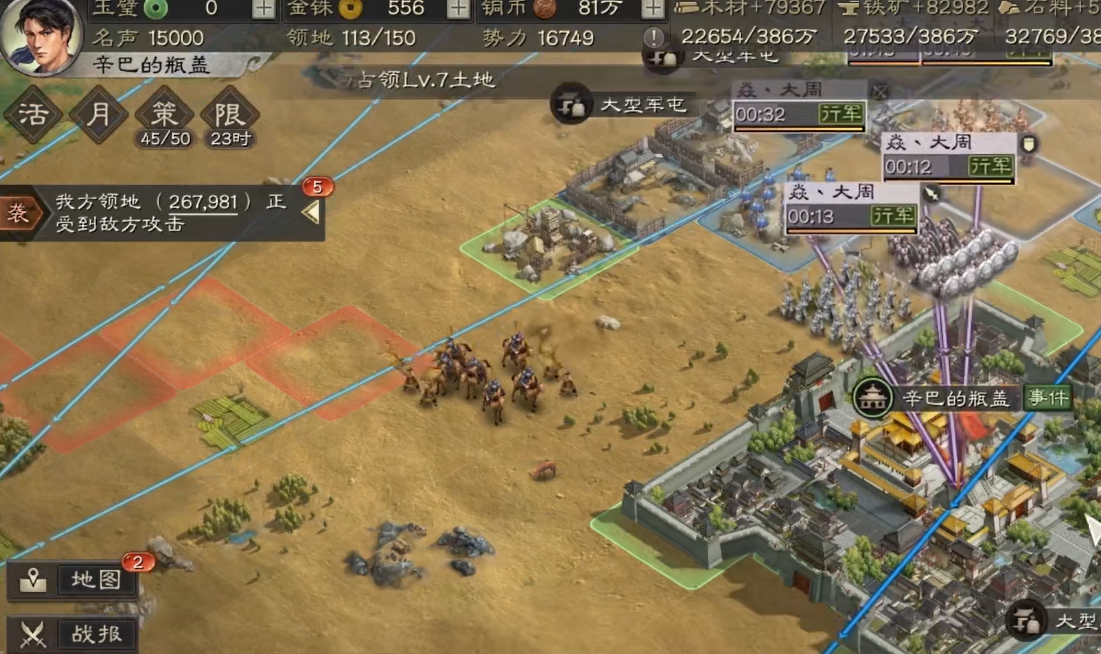Viewport: 1101px width, 654px height.
Task: Add copper coins via 铜币 plus button
Action: [651, 9]
